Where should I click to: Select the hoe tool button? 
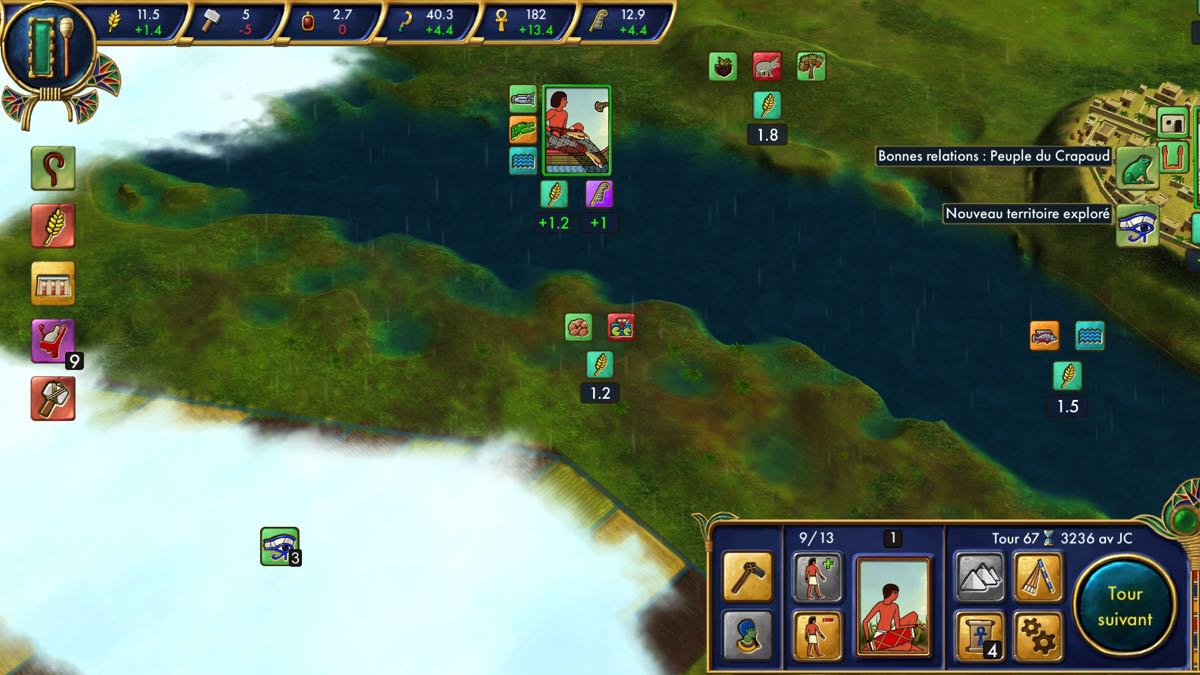(747, 577)
